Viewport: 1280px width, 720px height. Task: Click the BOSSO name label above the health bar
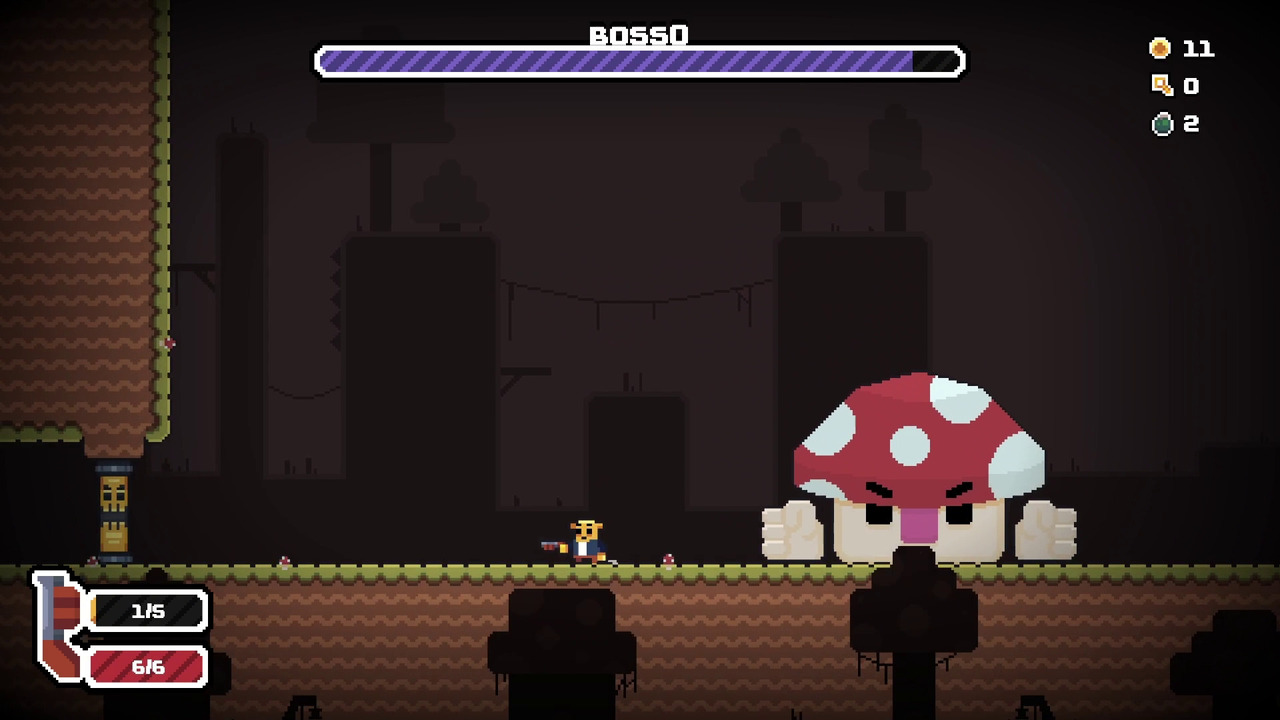click(639, 36)
